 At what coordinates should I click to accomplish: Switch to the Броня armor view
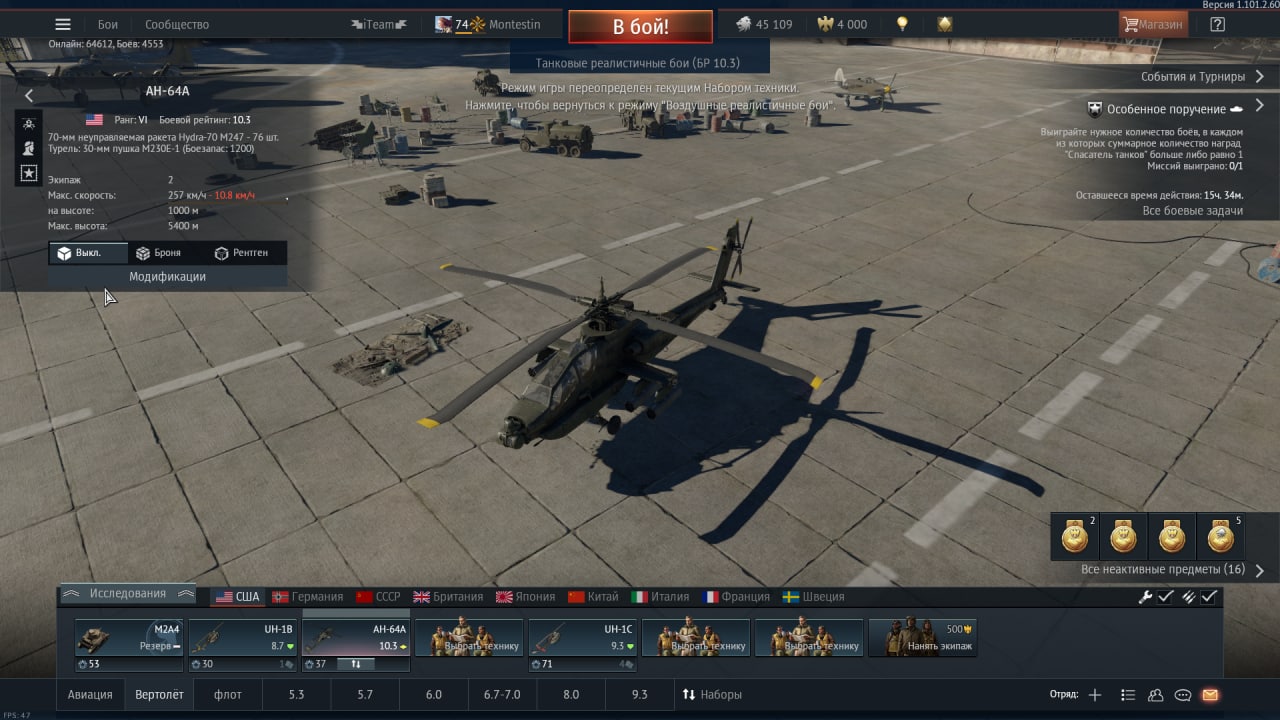tap(159, 253)
